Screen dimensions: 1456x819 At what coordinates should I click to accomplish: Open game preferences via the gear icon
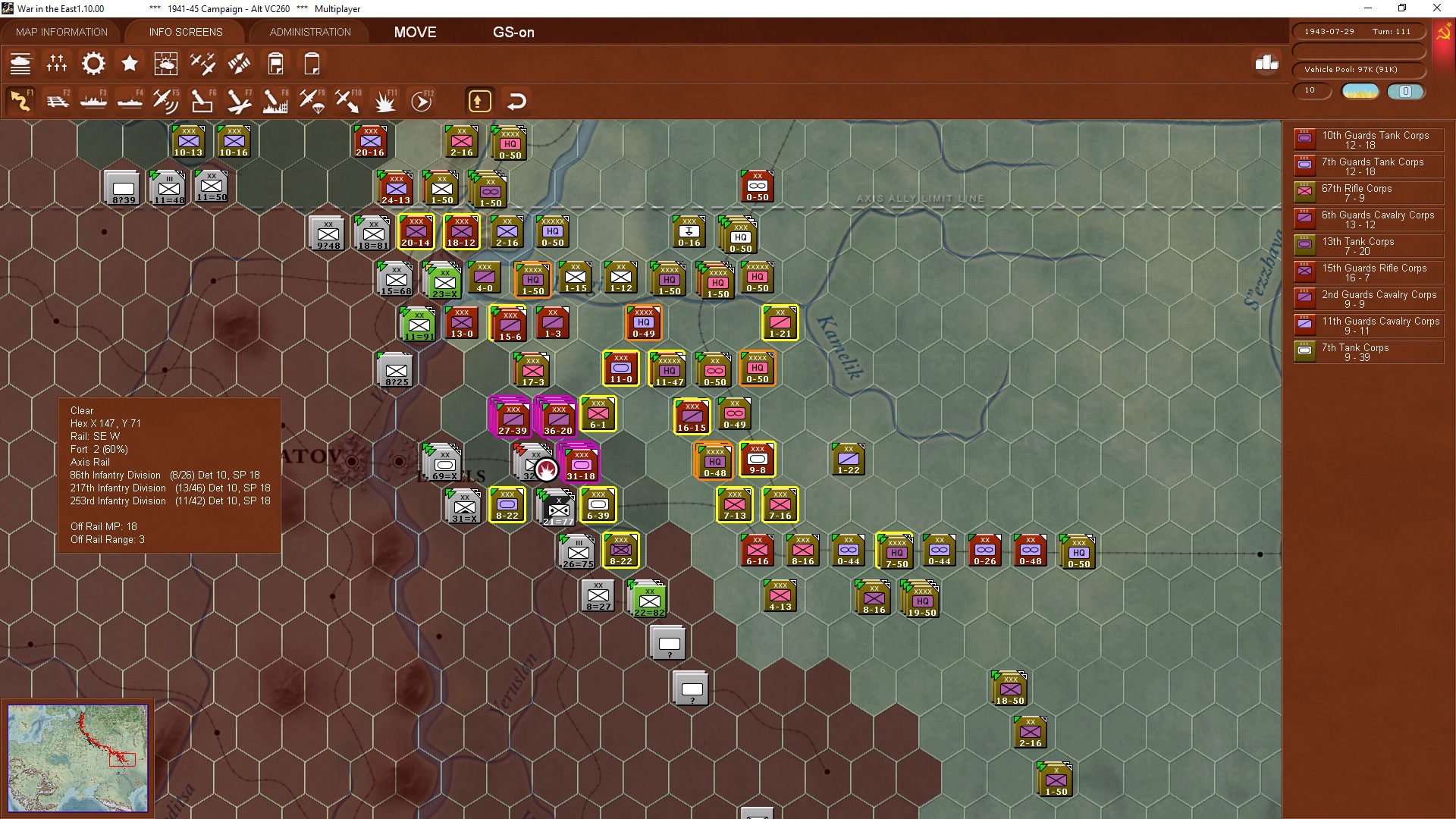pos(93,64)
